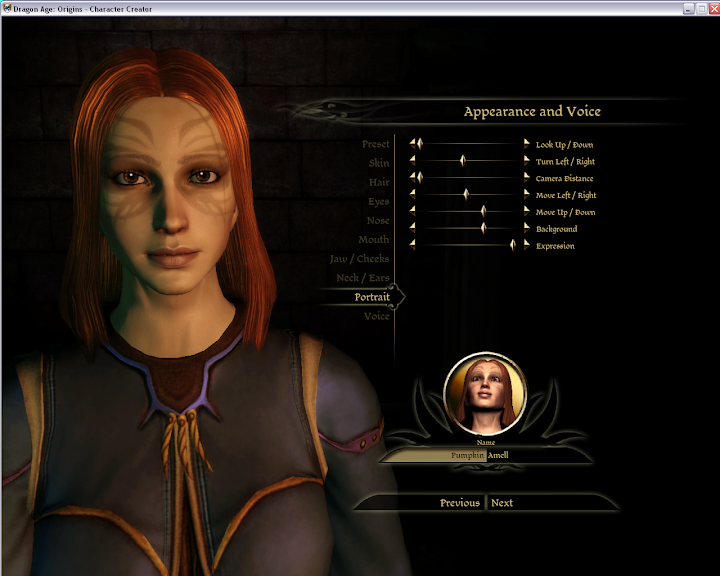
Task: Continue with the Next button
Action: tap(502, 502)
